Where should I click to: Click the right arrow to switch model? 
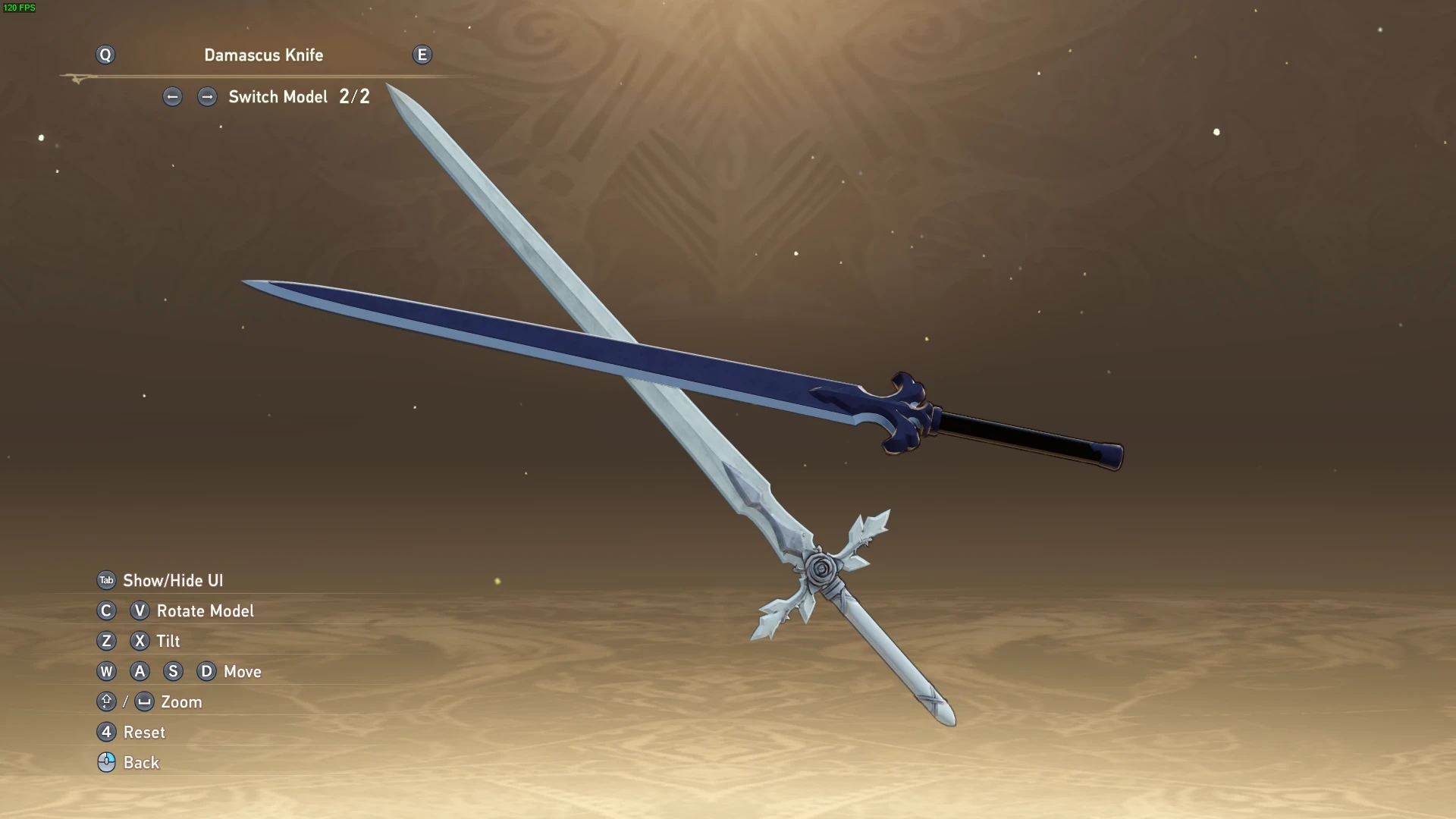click(x=207, y=97)
